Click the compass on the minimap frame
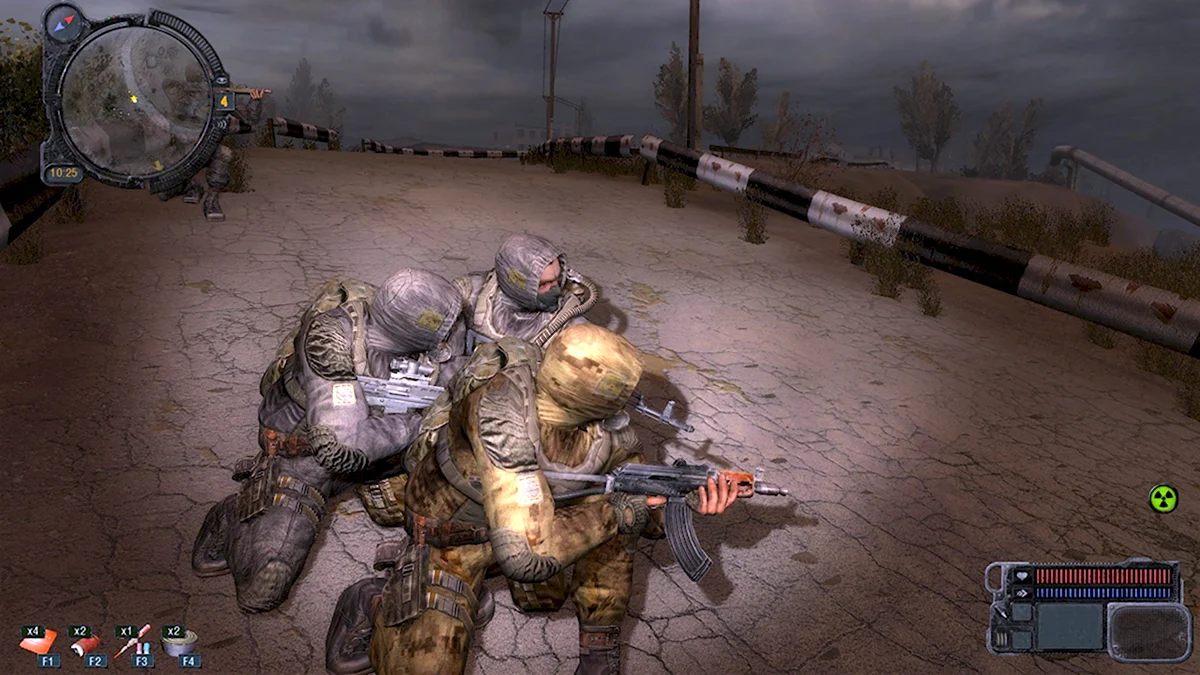 66,21
